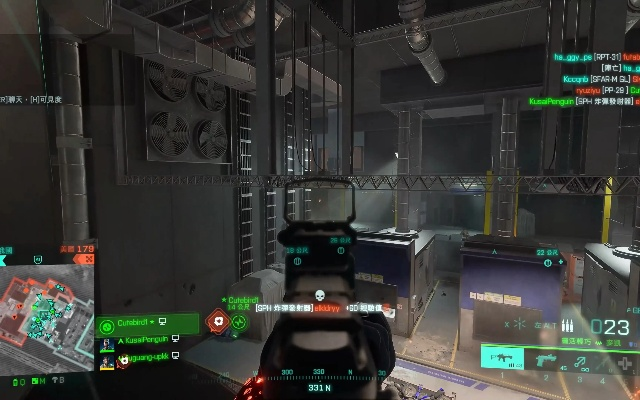Click the green ping marker icon under Cutebird1

(239, 322)
